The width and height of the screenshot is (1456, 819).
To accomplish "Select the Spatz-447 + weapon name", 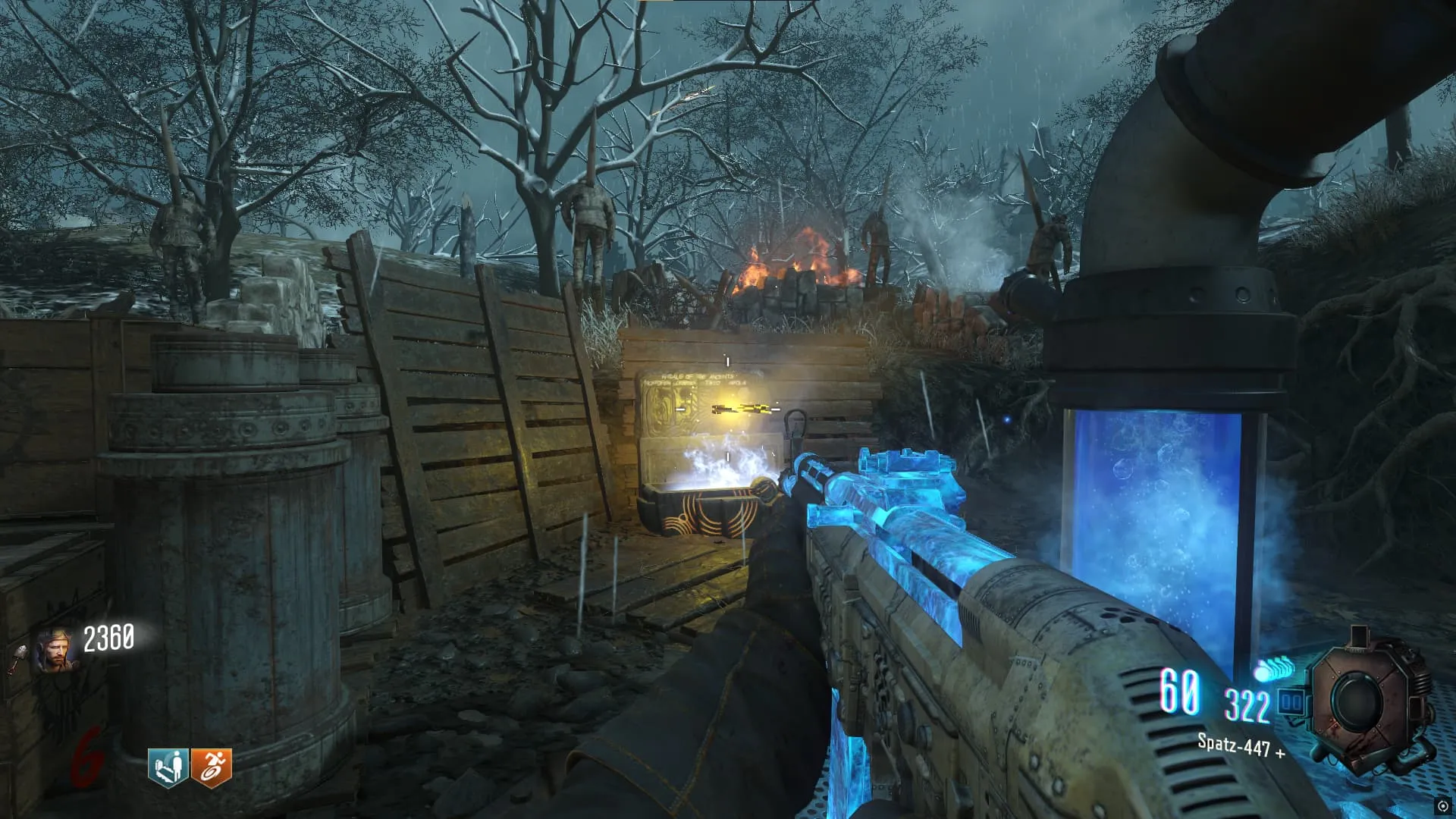I will click(x=1241, y=746).
